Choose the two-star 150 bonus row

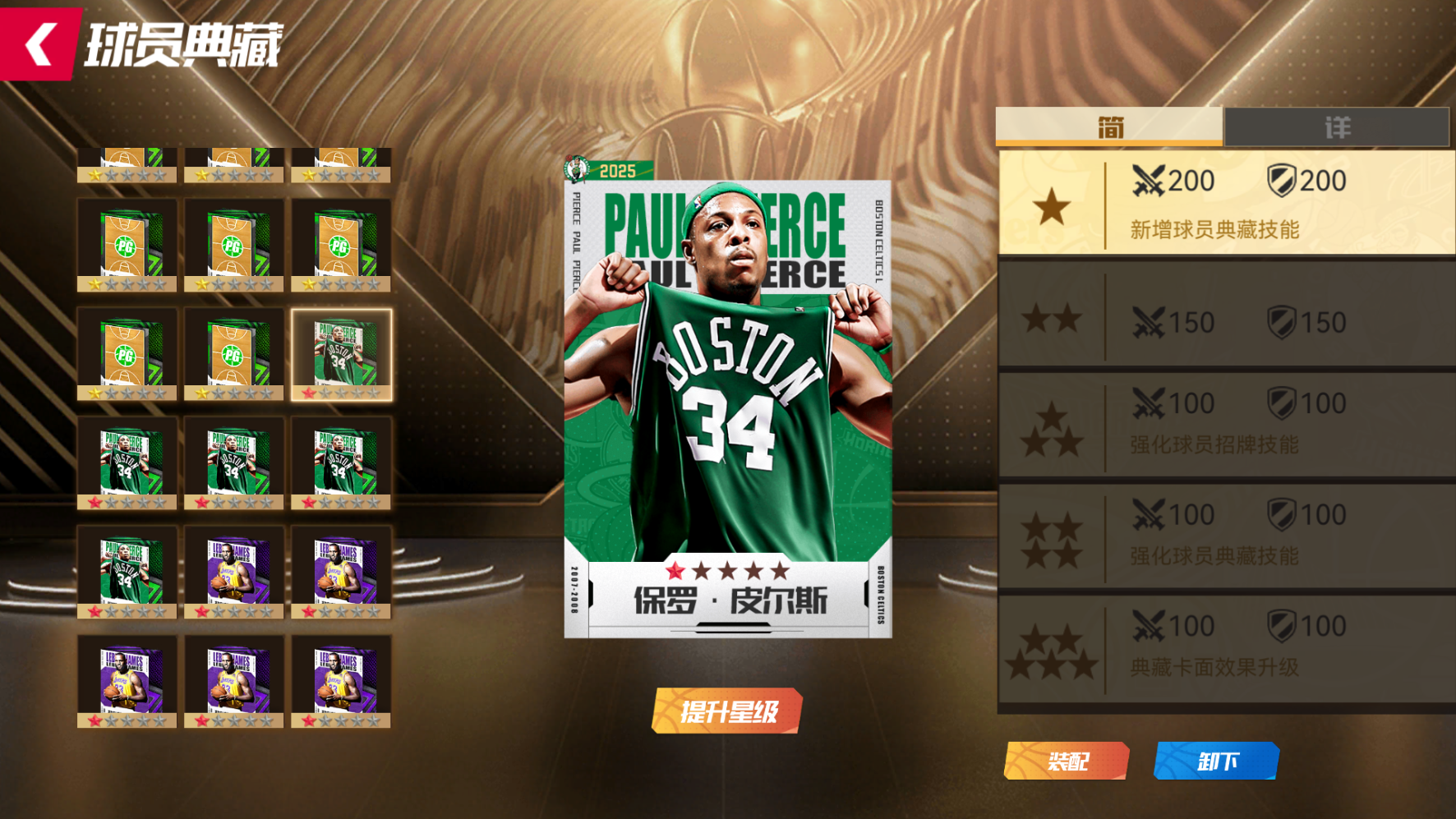(1226, 319)
